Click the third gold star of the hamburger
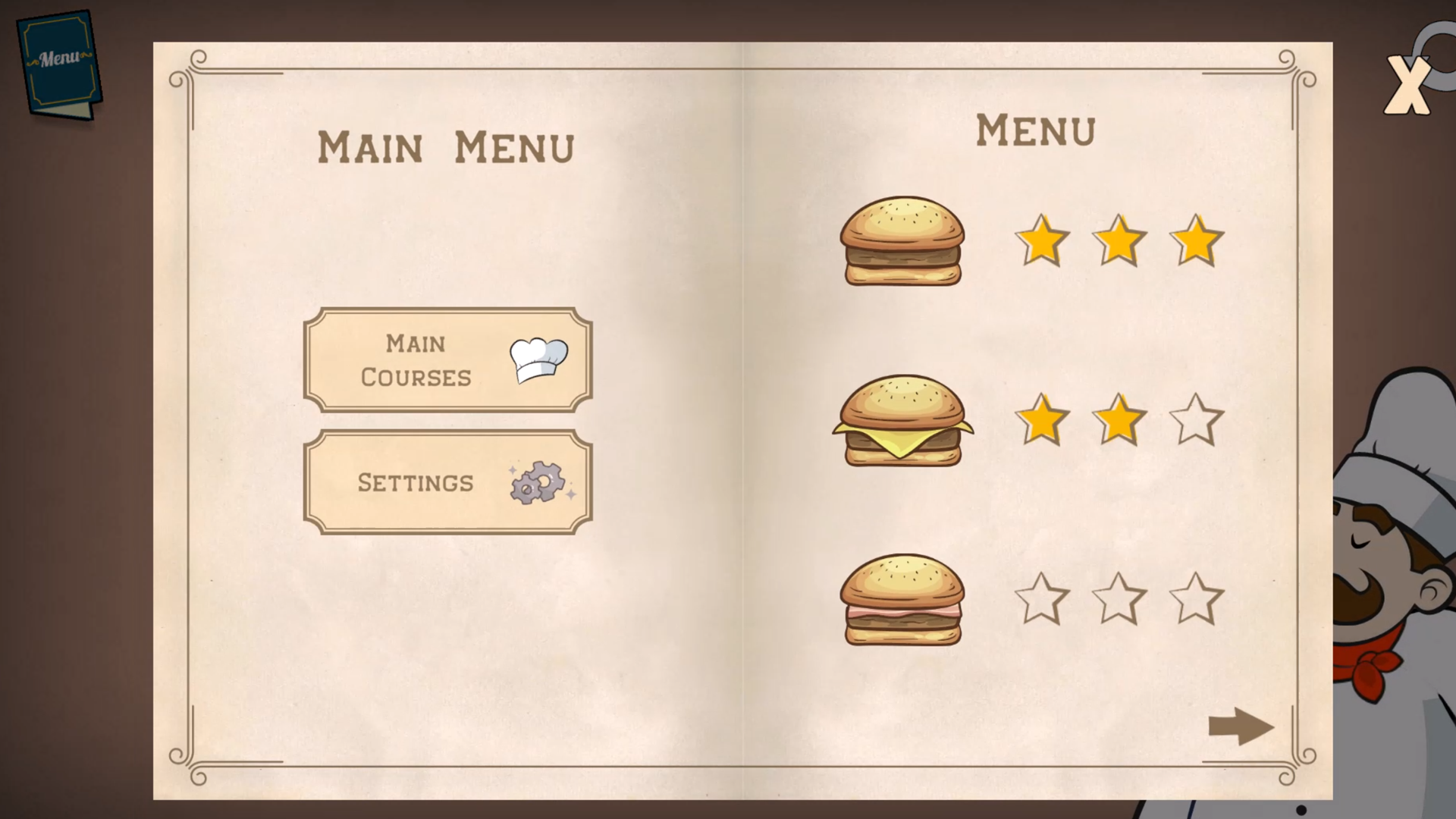 click(x=1195, y=239)
